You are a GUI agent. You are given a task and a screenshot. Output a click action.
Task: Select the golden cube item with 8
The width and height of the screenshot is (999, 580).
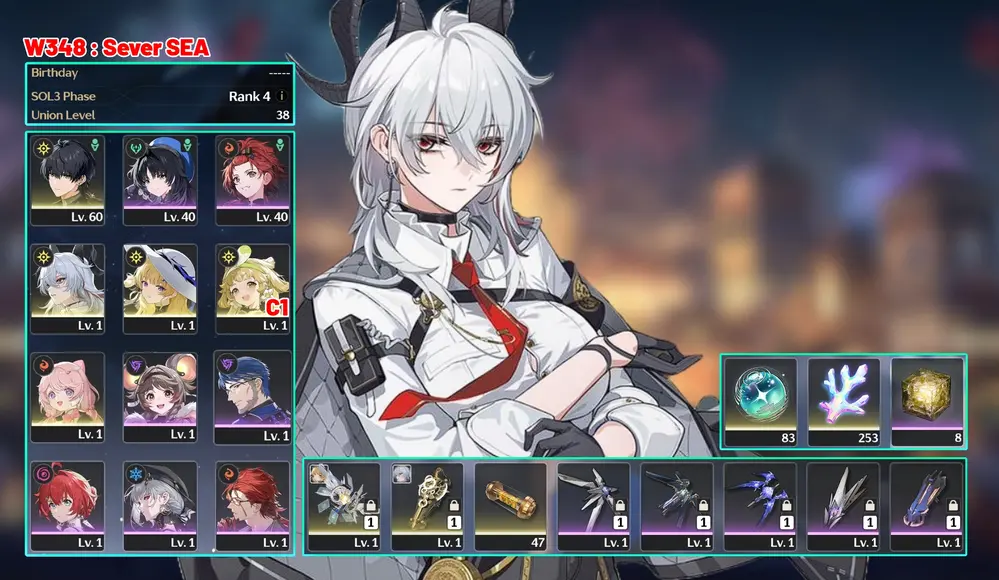pyautogui.click(x=926, y=401)
